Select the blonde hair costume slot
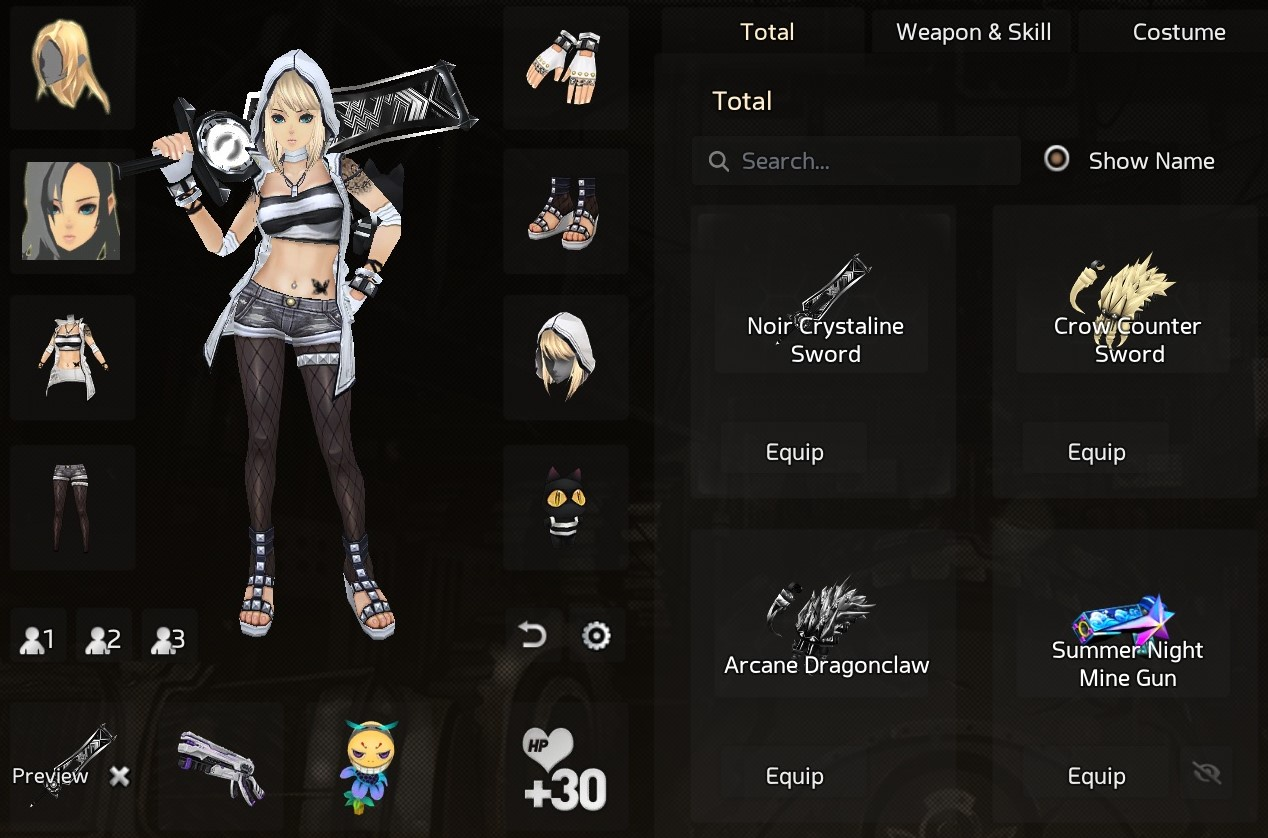This screenshot has width=1268, height=838. [72, 68]
